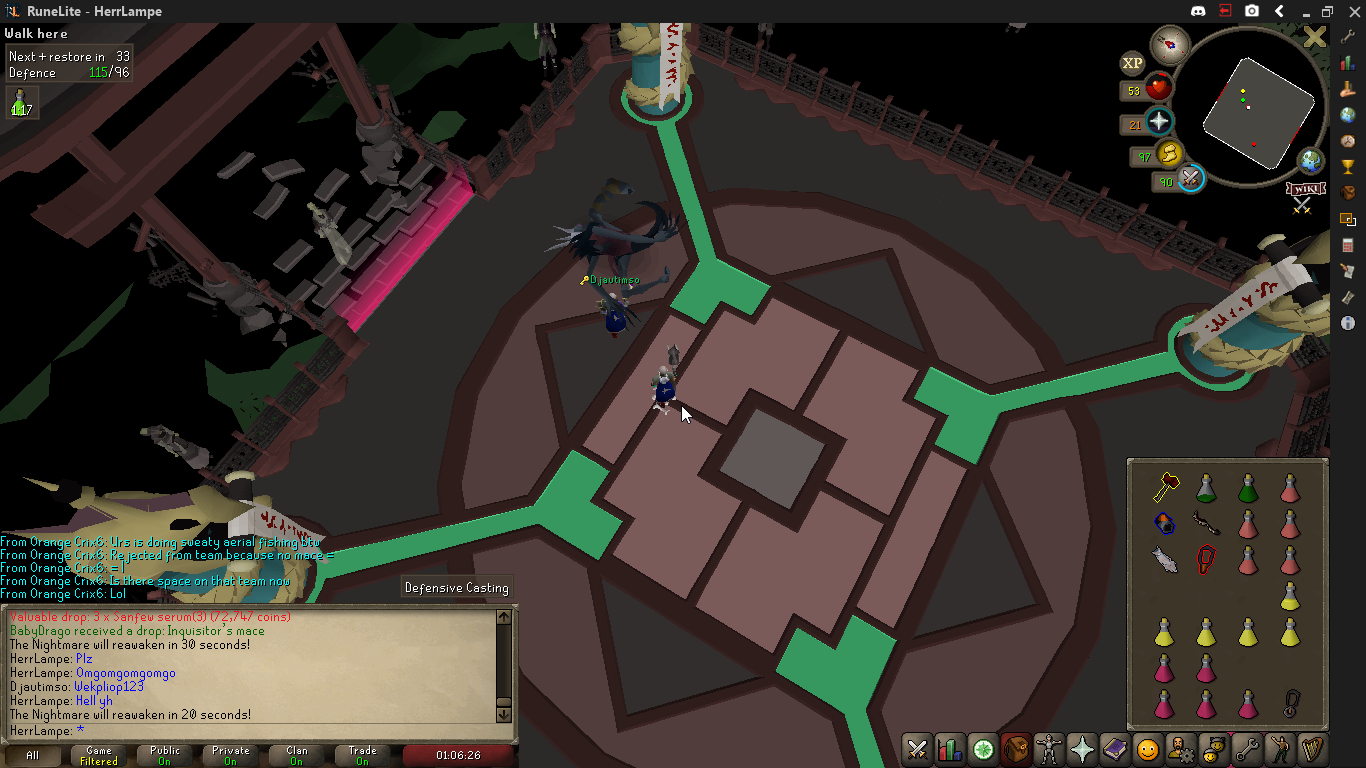
Task: Drink the dark green potion in inventory
Action: tap(1248, 487)
